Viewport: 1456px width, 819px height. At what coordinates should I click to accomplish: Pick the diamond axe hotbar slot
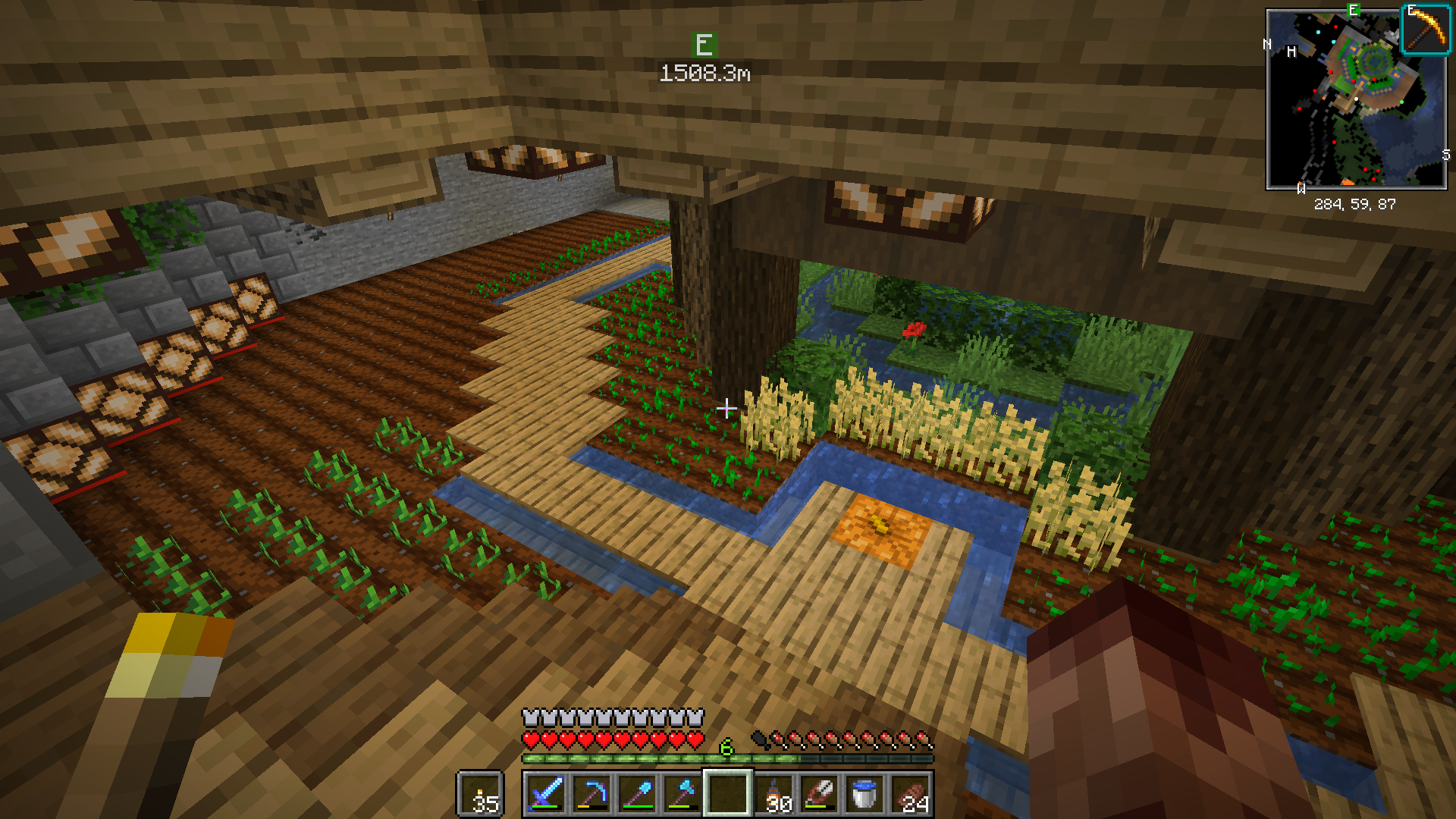point(682,794)
